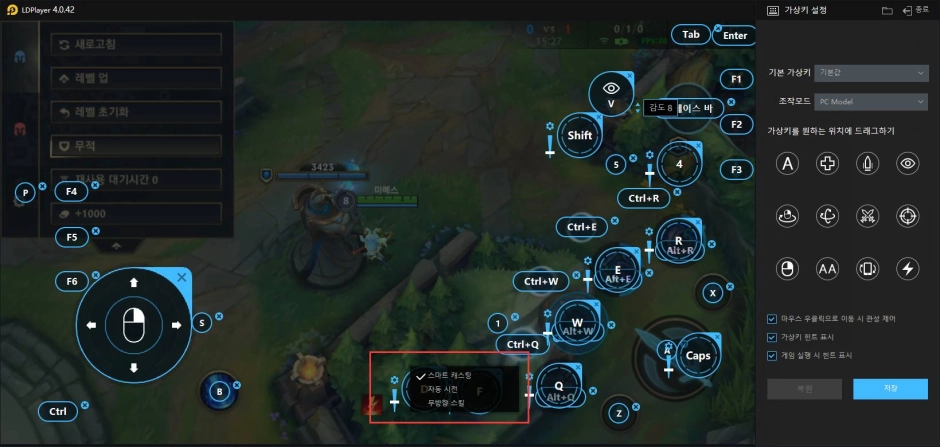Screen dimensions: 940x447
Task: Choose the 스마트 캐스팅 option
Action: (444, 375)
